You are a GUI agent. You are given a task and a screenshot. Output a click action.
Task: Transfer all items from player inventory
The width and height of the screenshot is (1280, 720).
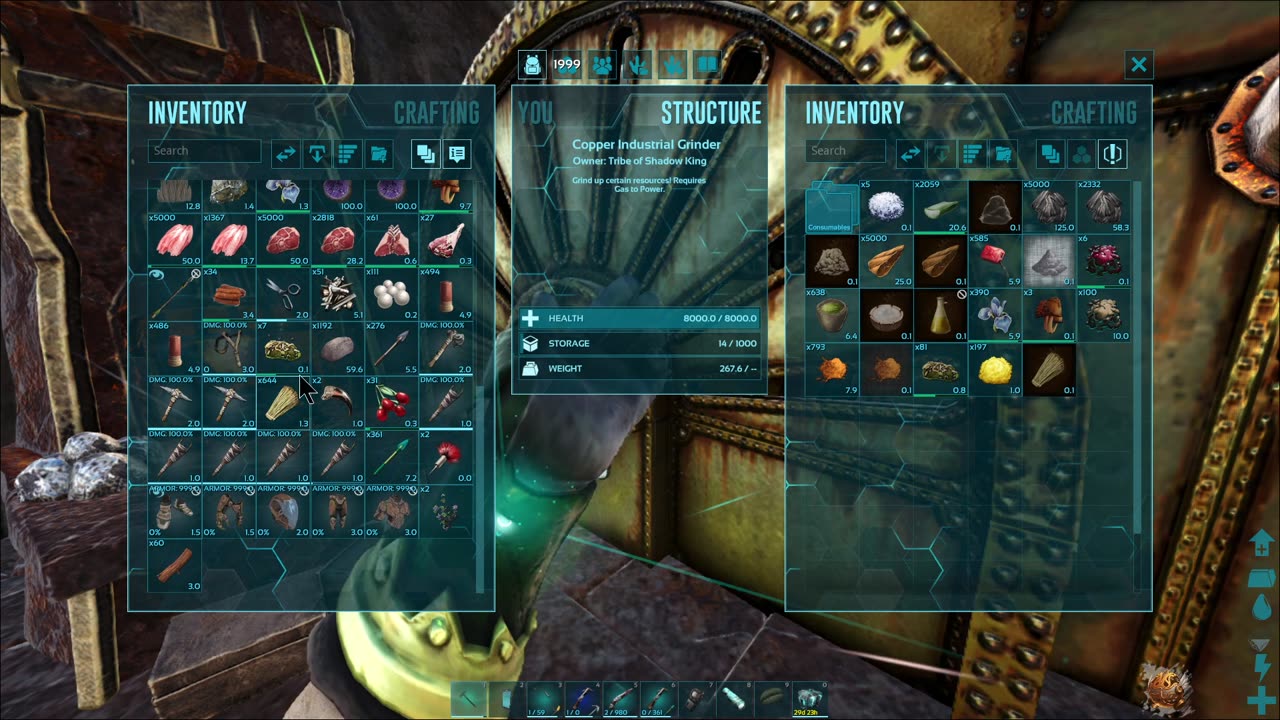coord(286,154)
